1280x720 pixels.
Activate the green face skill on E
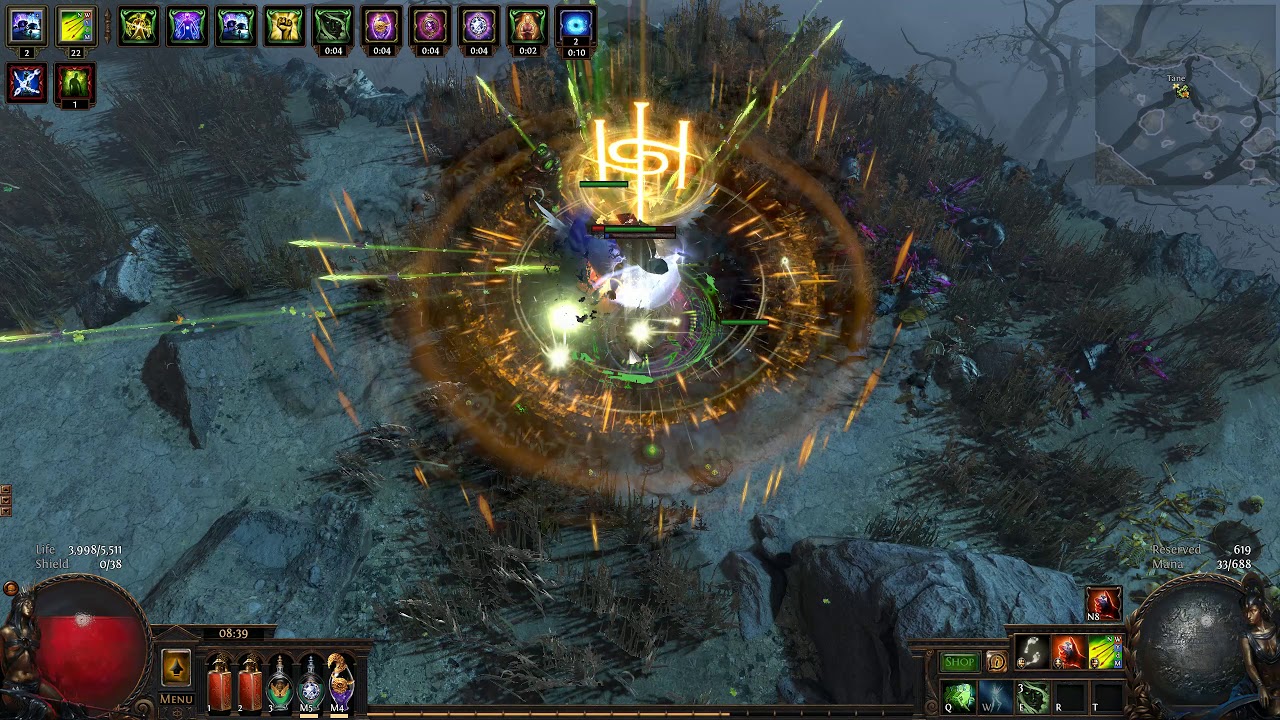point(1032,697)
